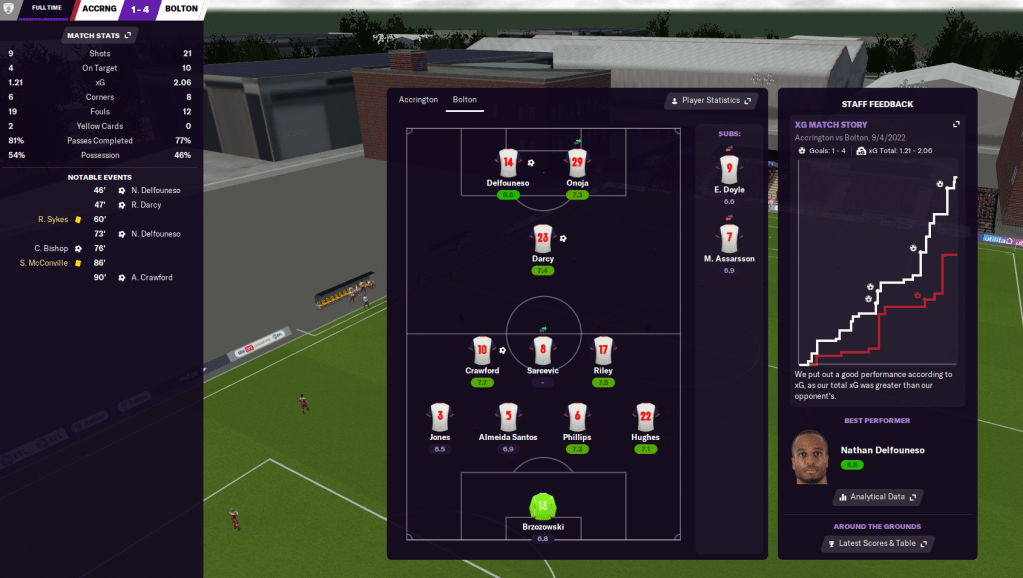1023x578 pixels.
Task: Choose substitute E. Doyle's number 9 shirt
Action: [x=728, y=170]
